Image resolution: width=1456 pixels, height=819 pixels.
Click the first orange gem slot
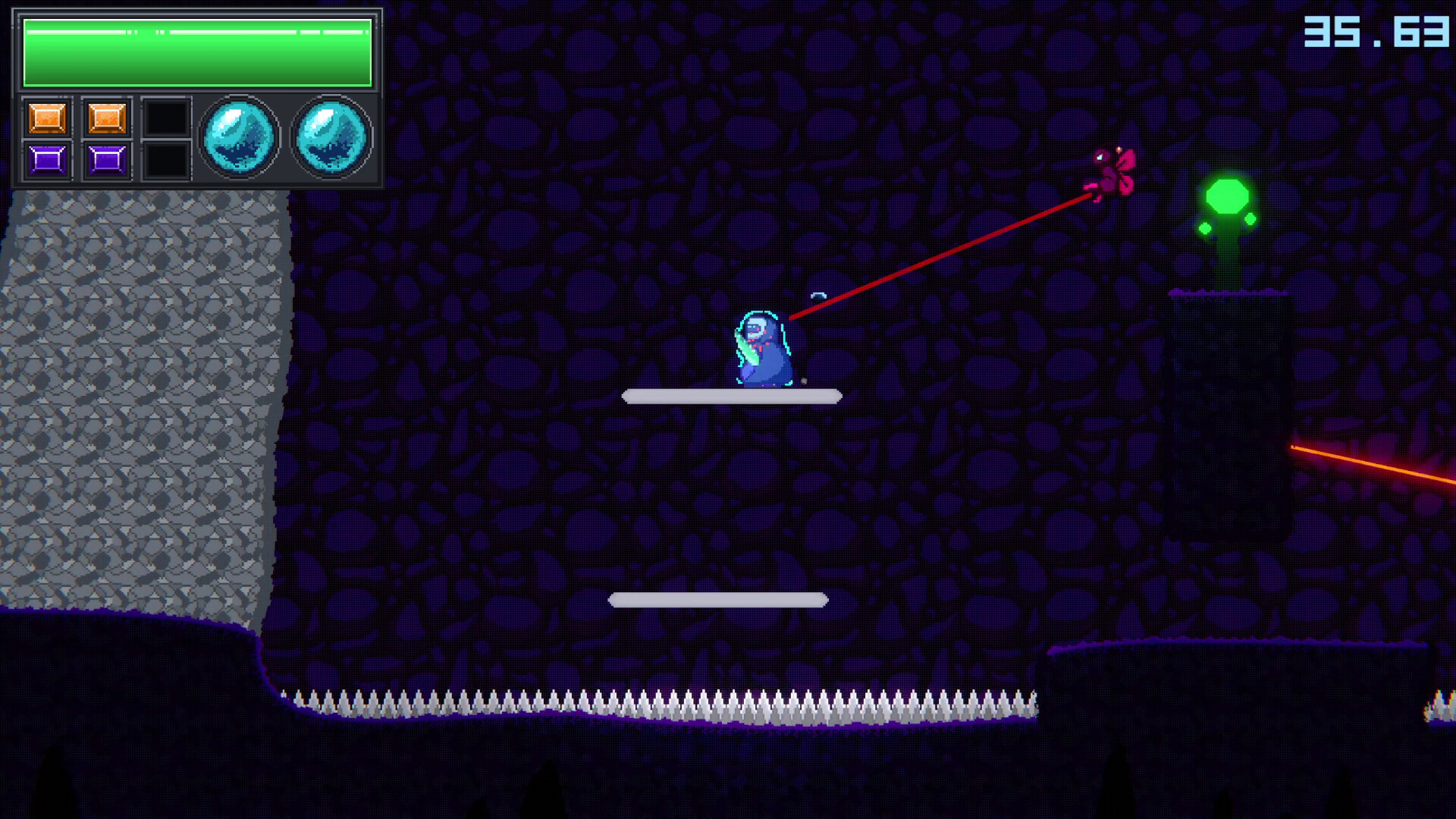[x=47, y=118]
